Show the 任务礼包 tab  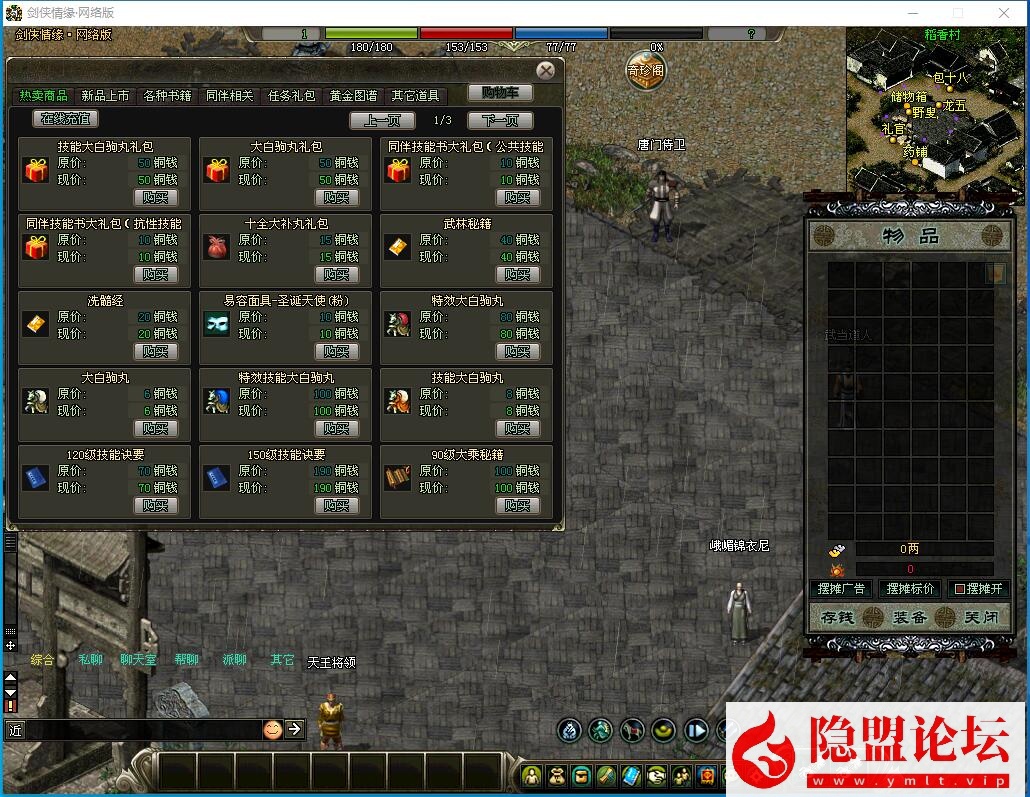click(291, 96)
